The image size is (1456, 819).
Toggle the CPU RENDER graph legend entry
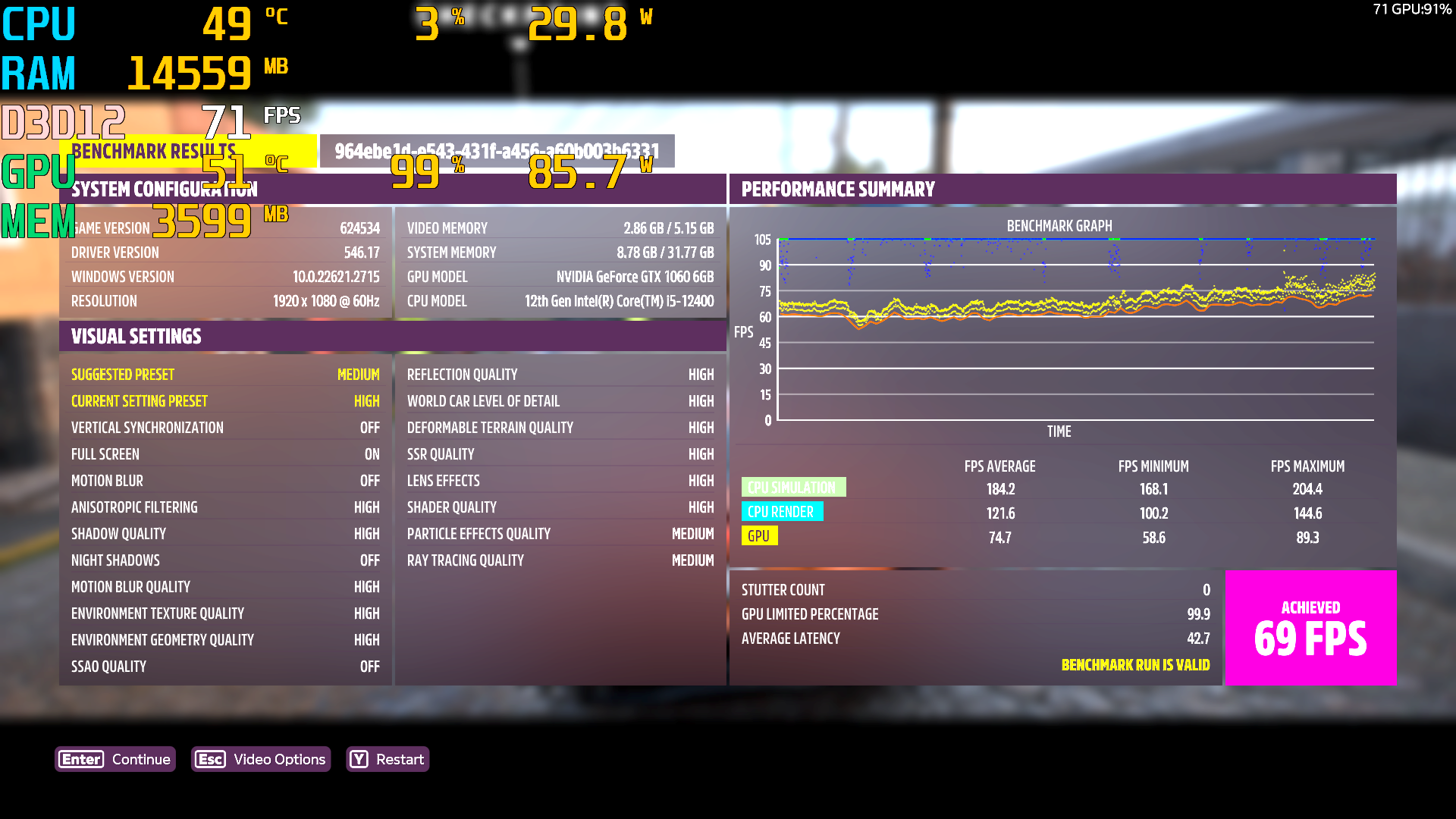[x=782, y=511]
